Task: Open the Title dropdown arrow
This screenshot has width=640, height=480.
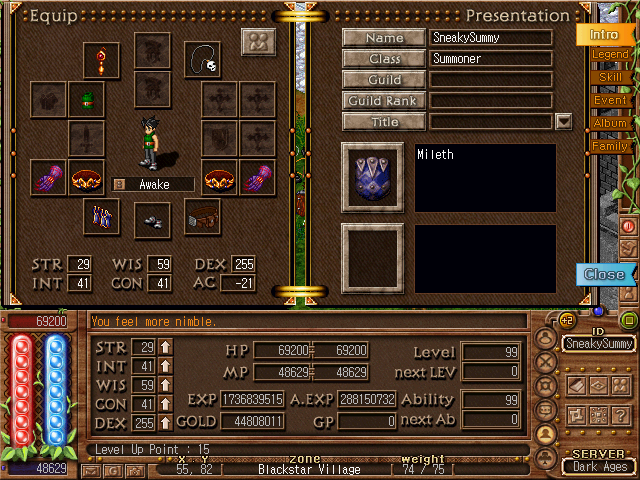Action: (563, 122)
